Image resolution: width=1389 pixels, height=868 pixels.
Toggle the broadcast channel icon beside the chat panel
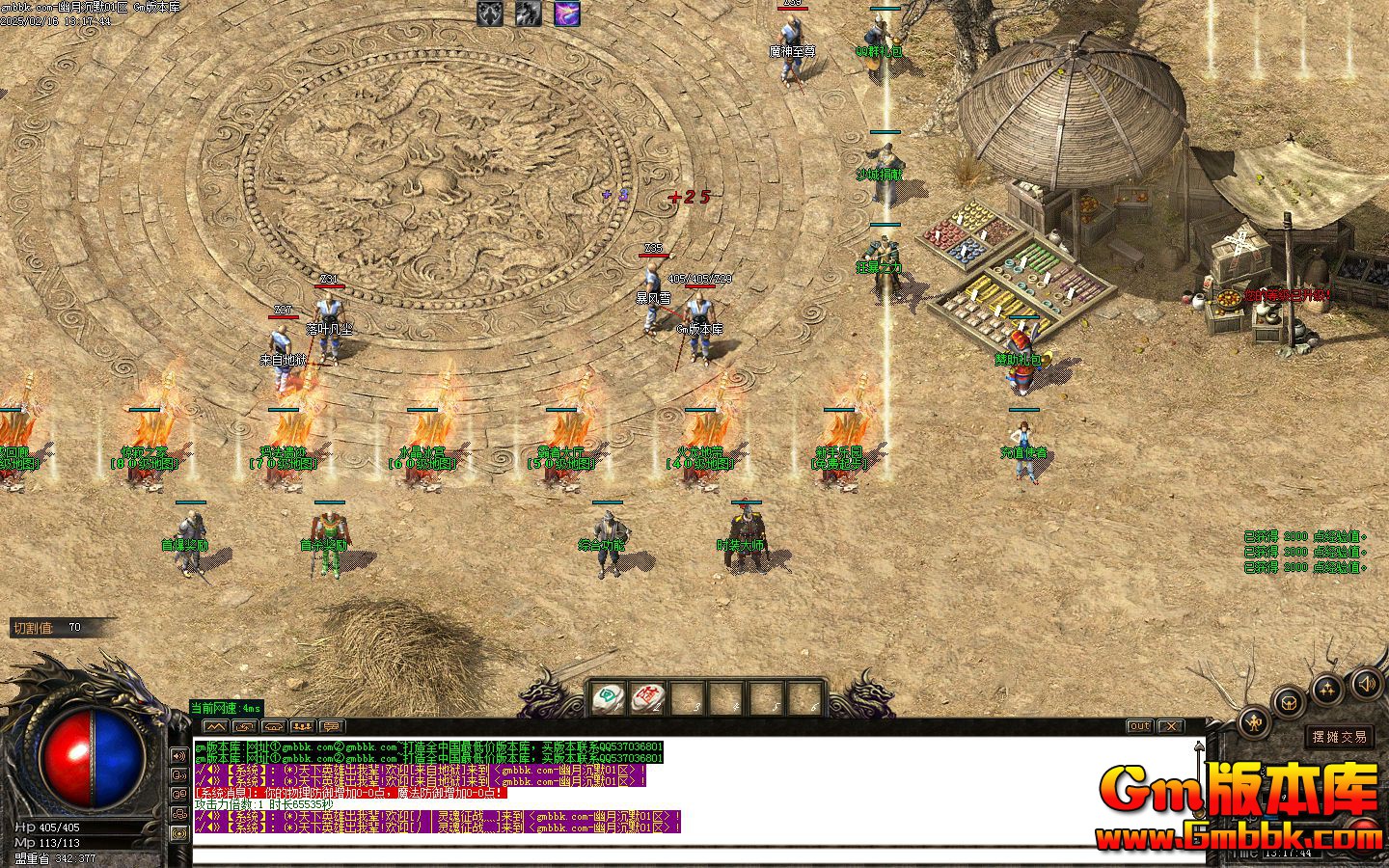[179, 832]
